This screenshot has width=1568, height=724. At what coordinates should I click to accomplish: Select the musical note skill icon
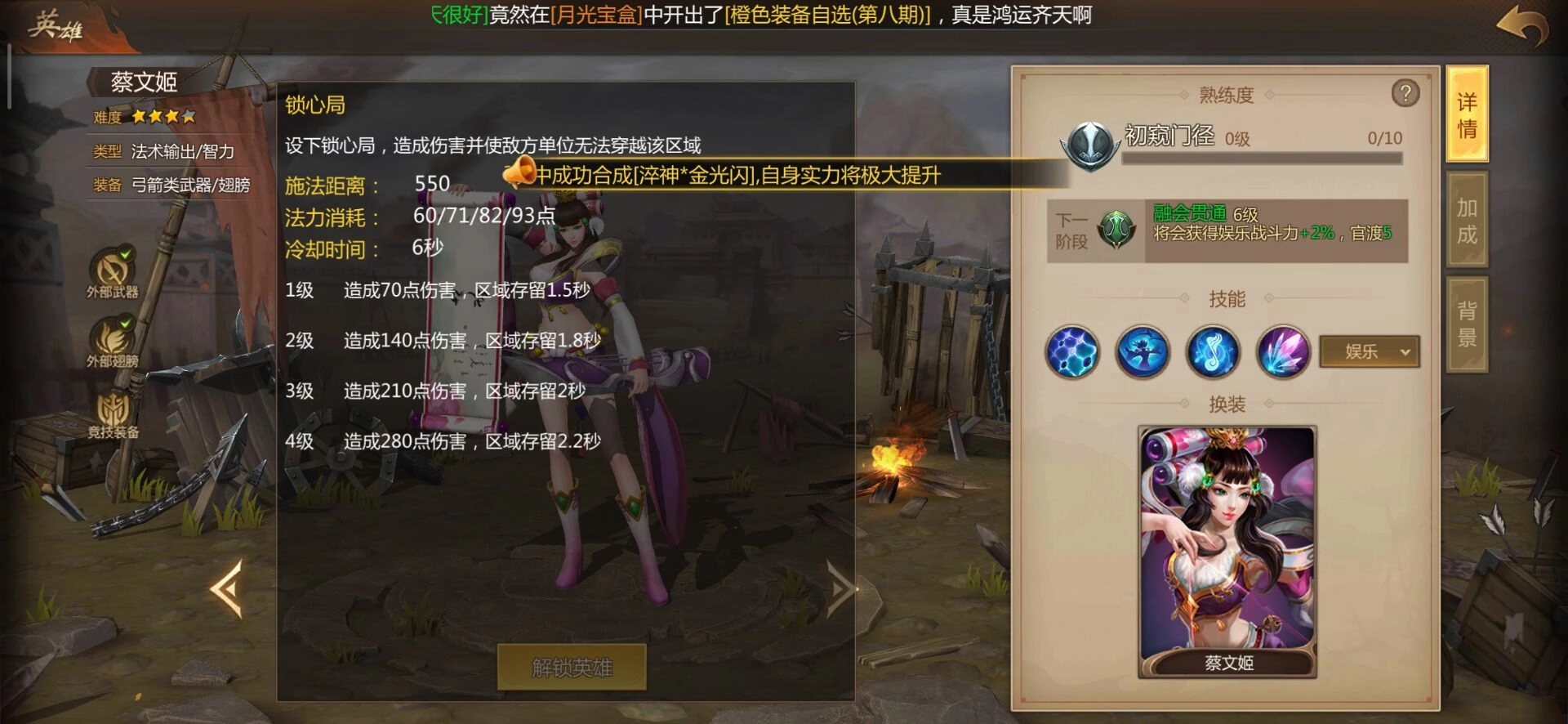pos(1214,352)
